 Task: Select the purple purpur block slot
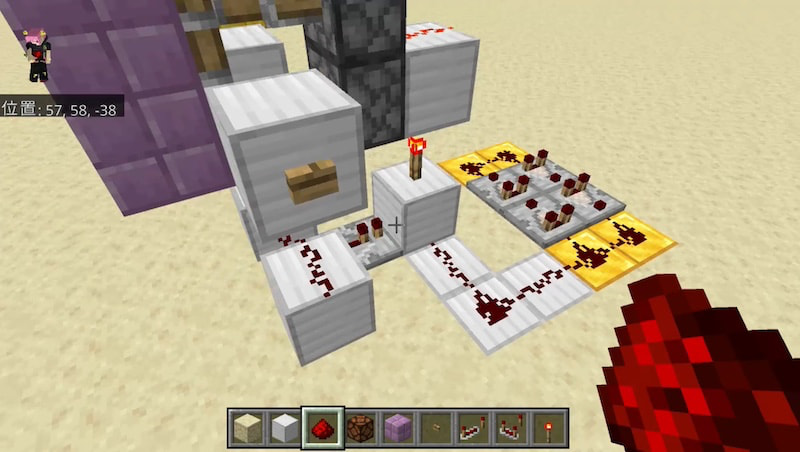(x=398, y=428)
